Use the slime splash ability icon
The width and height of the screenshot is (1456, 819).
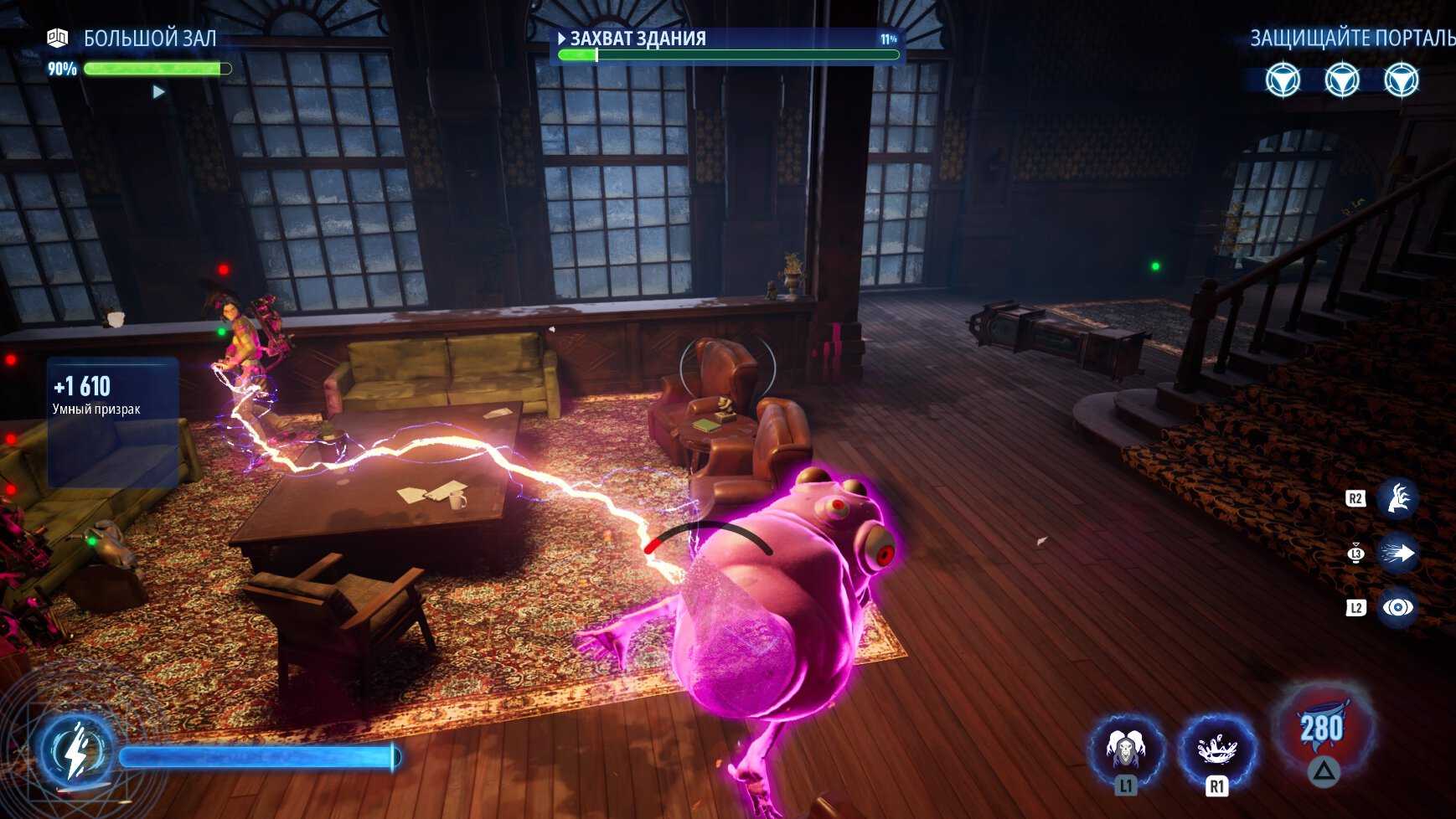coord(1216,749)
